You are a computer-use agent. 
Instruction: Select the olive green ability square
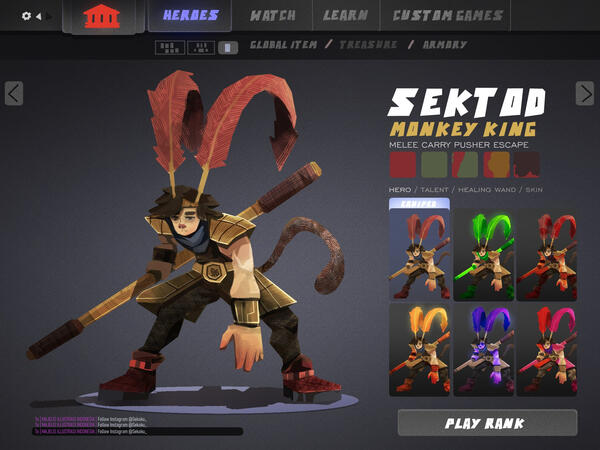tap(434, 164)
